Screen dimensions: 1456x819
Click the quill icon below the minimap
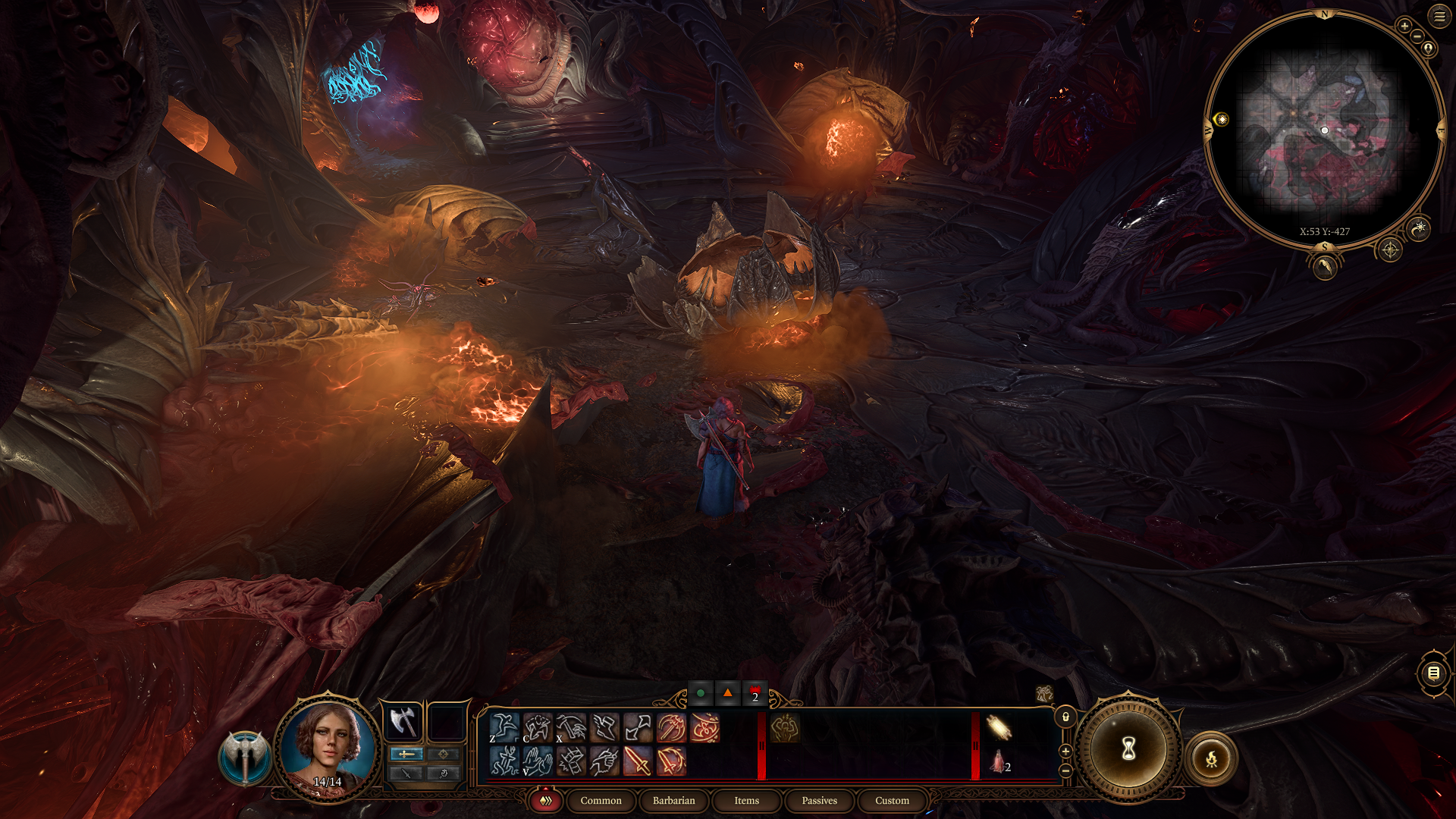(x=1325, y=266)
